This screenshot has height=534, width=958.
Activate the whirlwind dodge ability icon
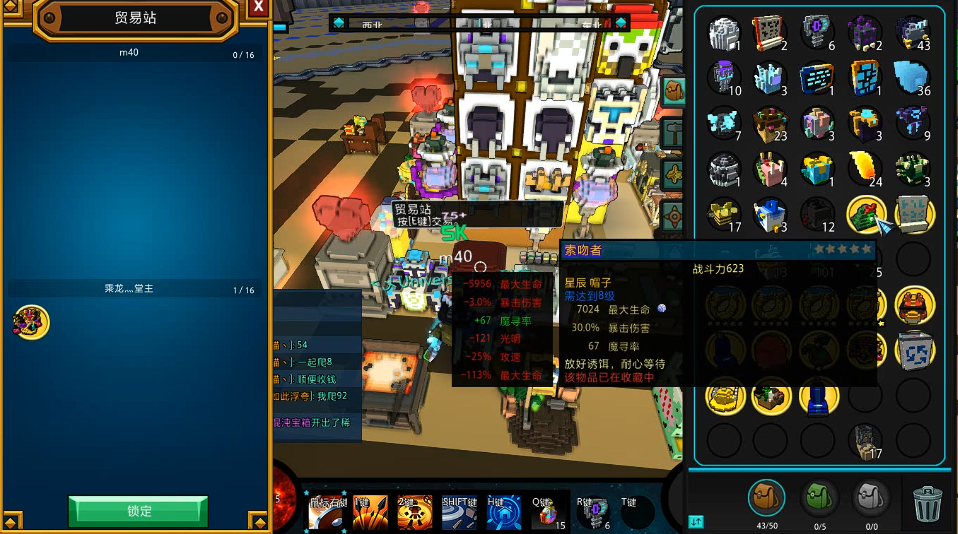point(457,511)
